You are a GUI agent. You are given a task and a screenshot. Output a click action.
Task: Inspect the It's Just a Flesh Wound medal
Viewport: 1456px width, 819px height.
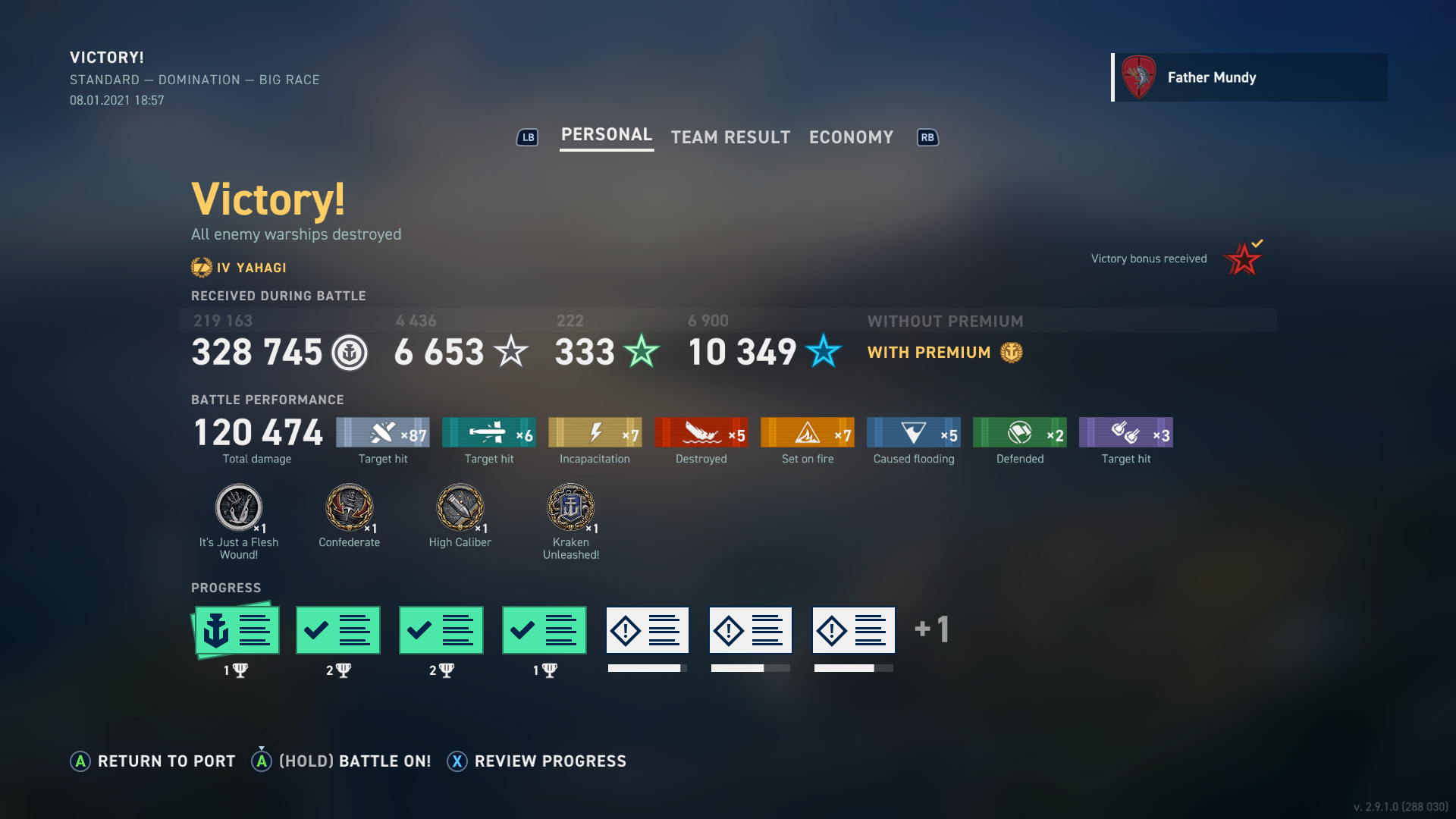tap(239, 508)
